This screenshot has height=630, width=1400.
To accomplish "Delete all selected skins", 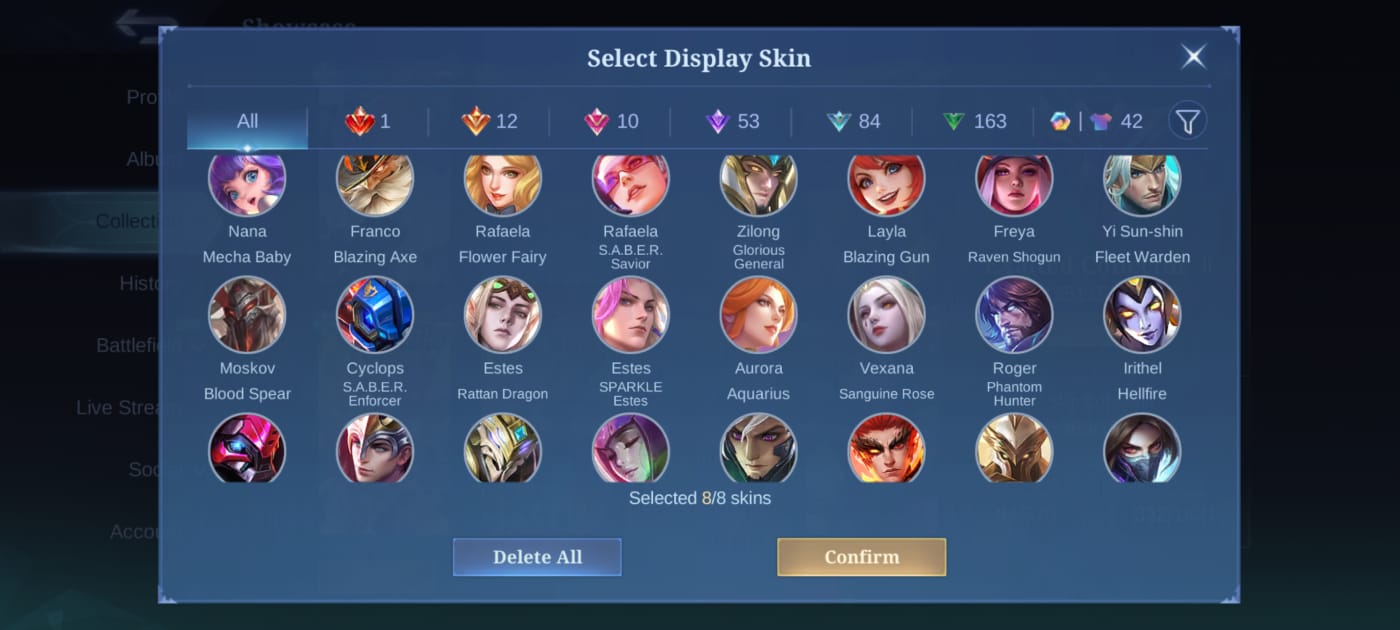I will click(537, 557).
